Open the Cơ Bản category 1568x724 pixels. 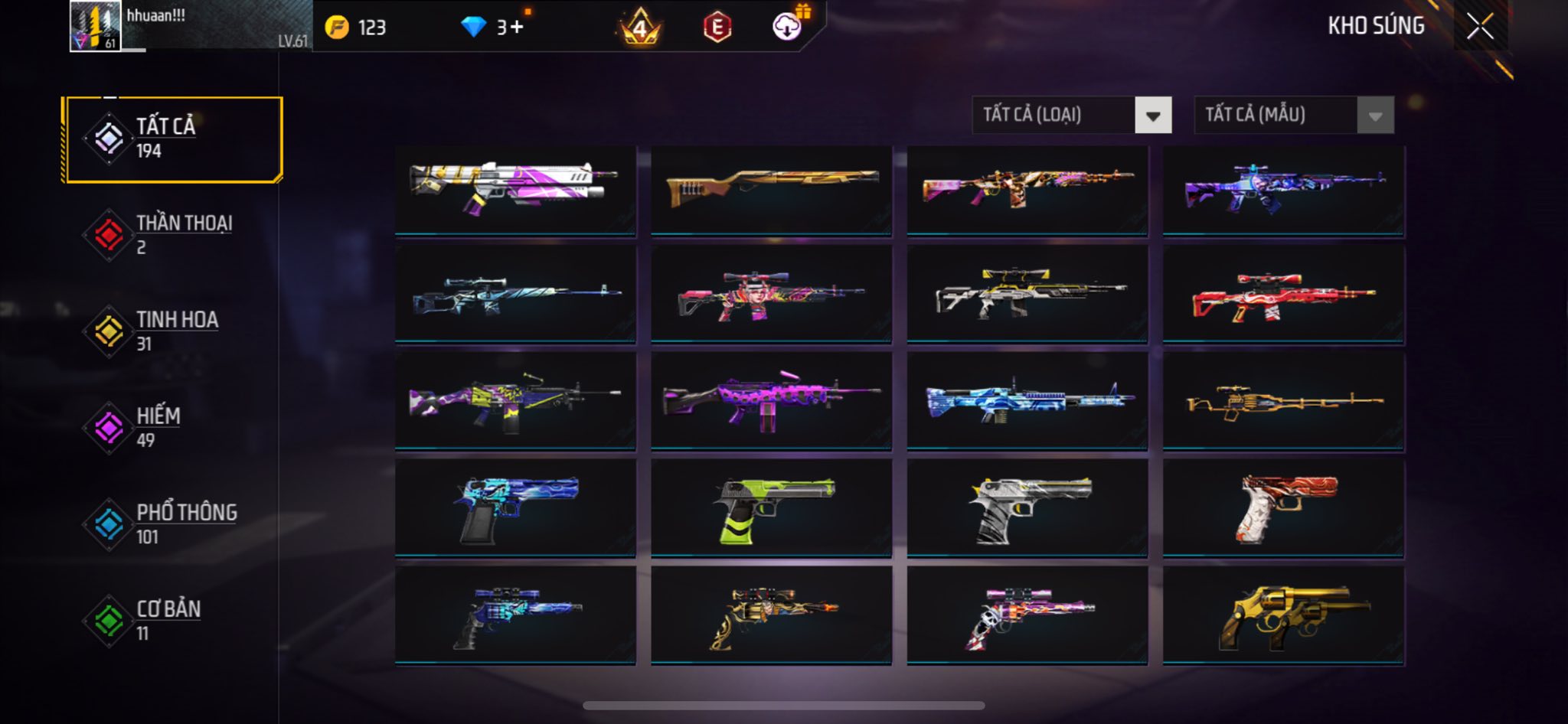[x=175, y=621]
